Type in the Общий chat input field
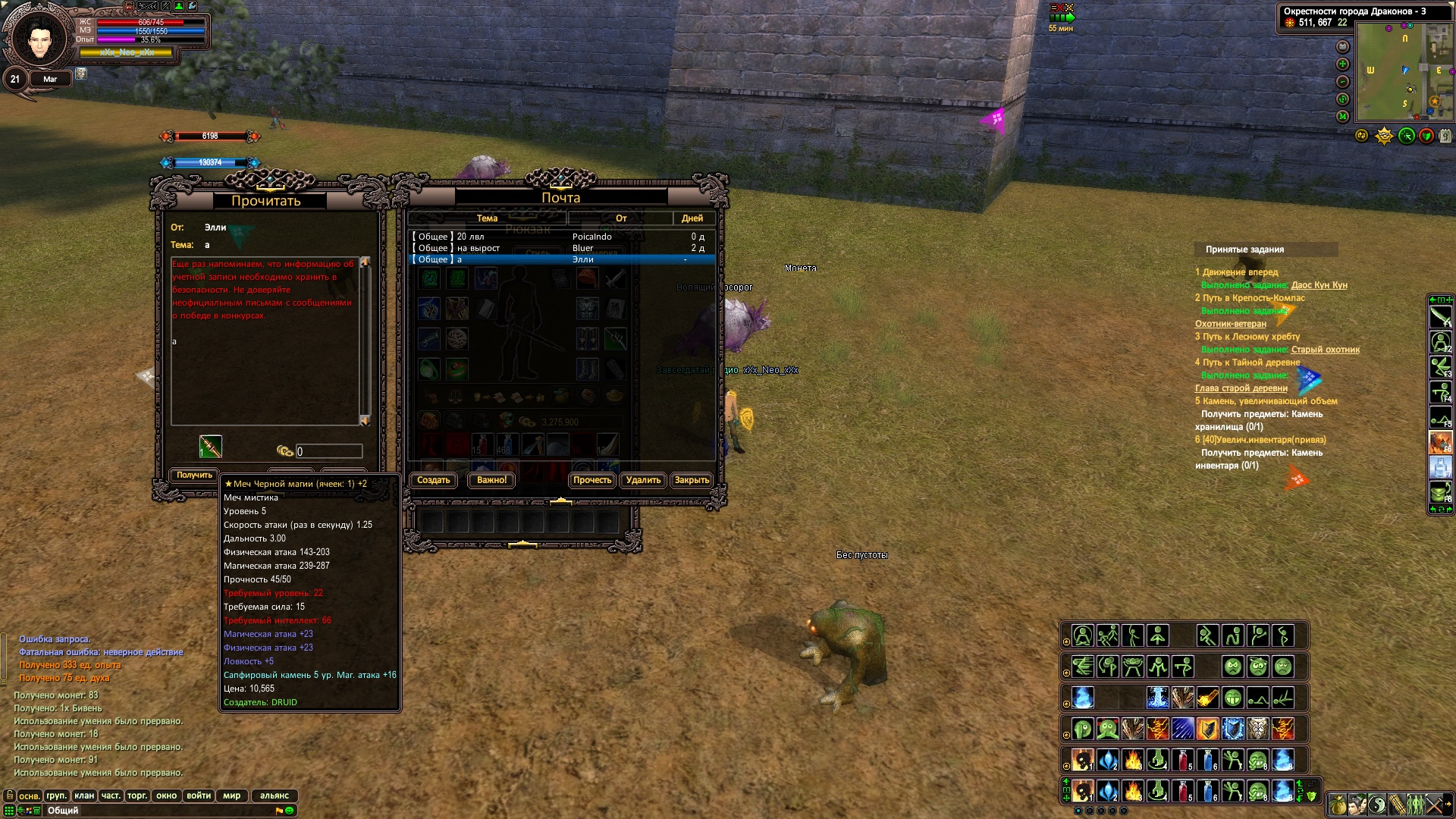 tap(159, 811)
